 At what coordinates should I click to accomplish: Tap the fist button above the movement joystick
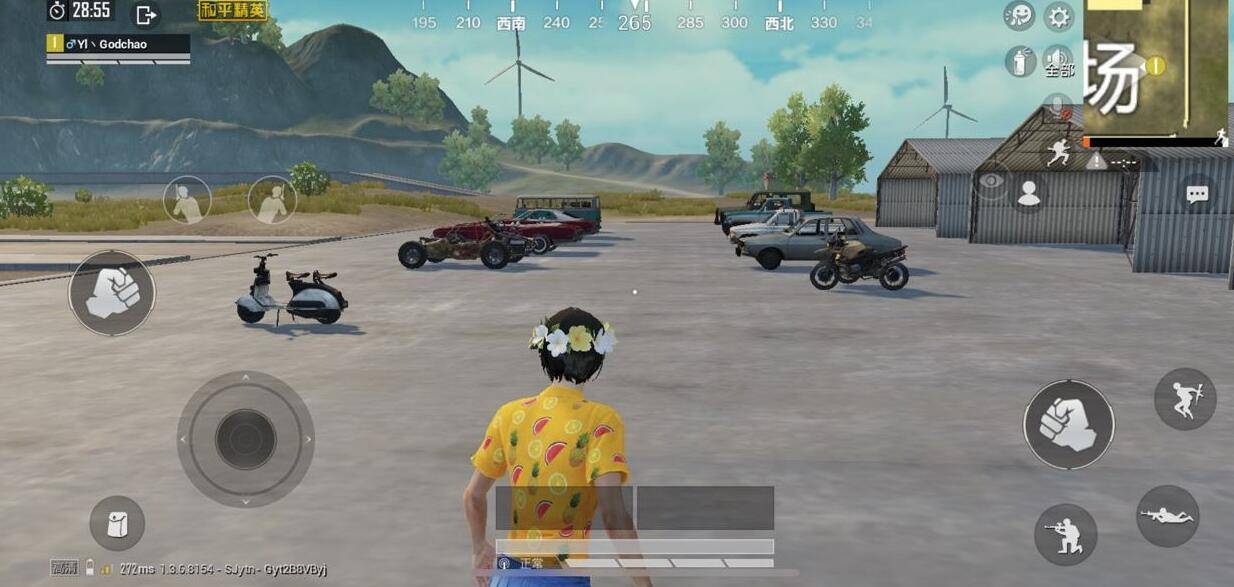click(x=112, y=293)
